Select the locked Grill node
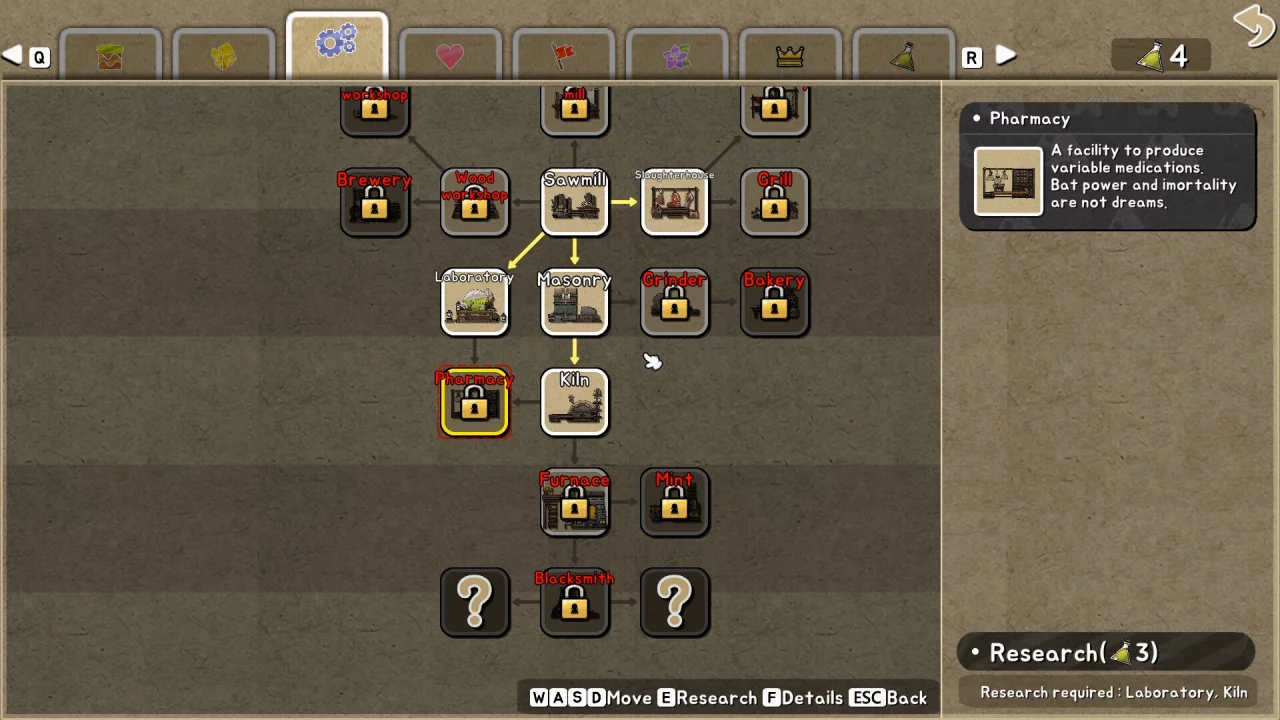Viewport: 1280px width, 720px height. click(x=775, y=203)
